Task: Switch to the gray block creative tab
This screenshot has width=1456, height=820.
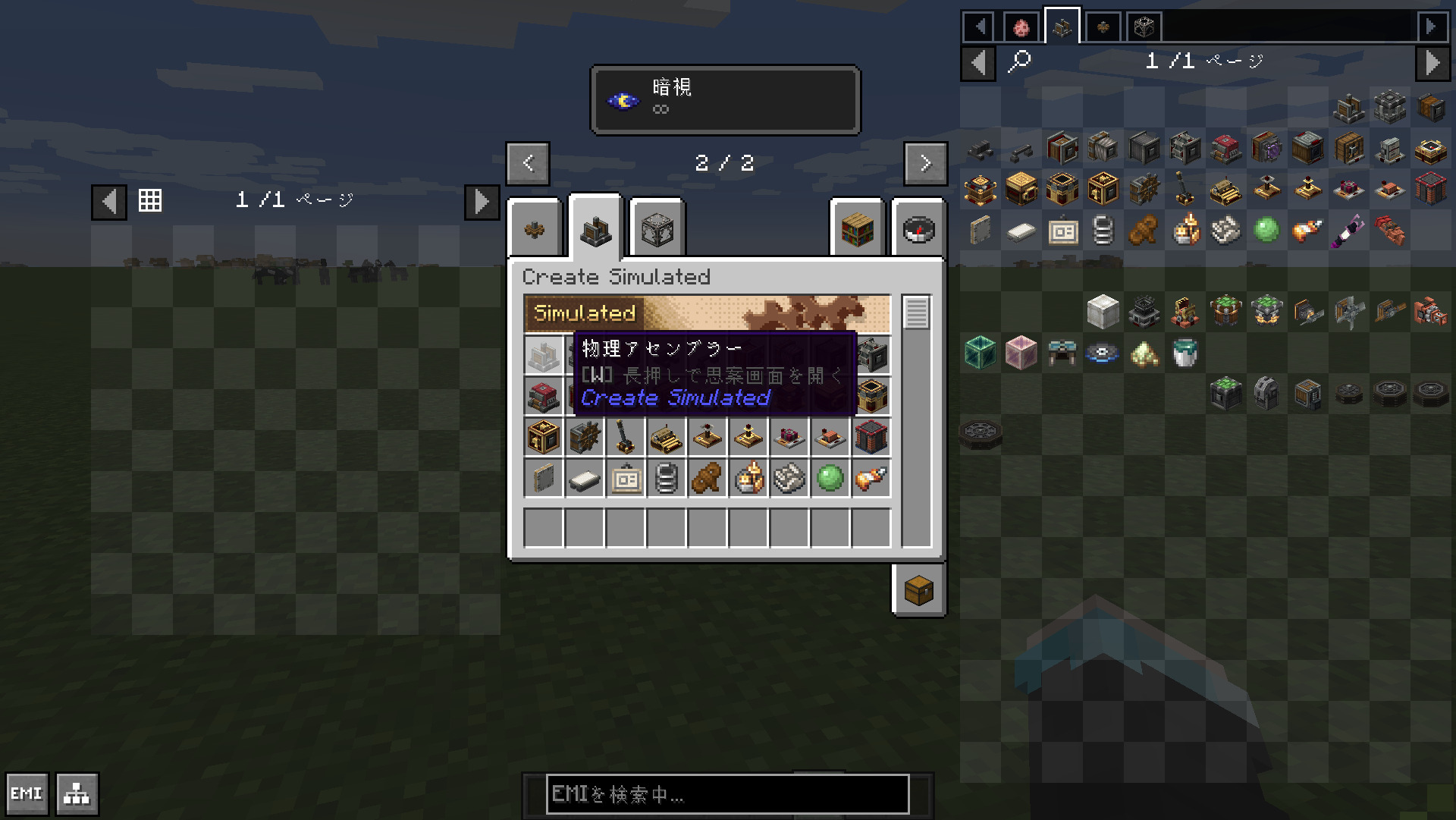Action: click(657, 229)
